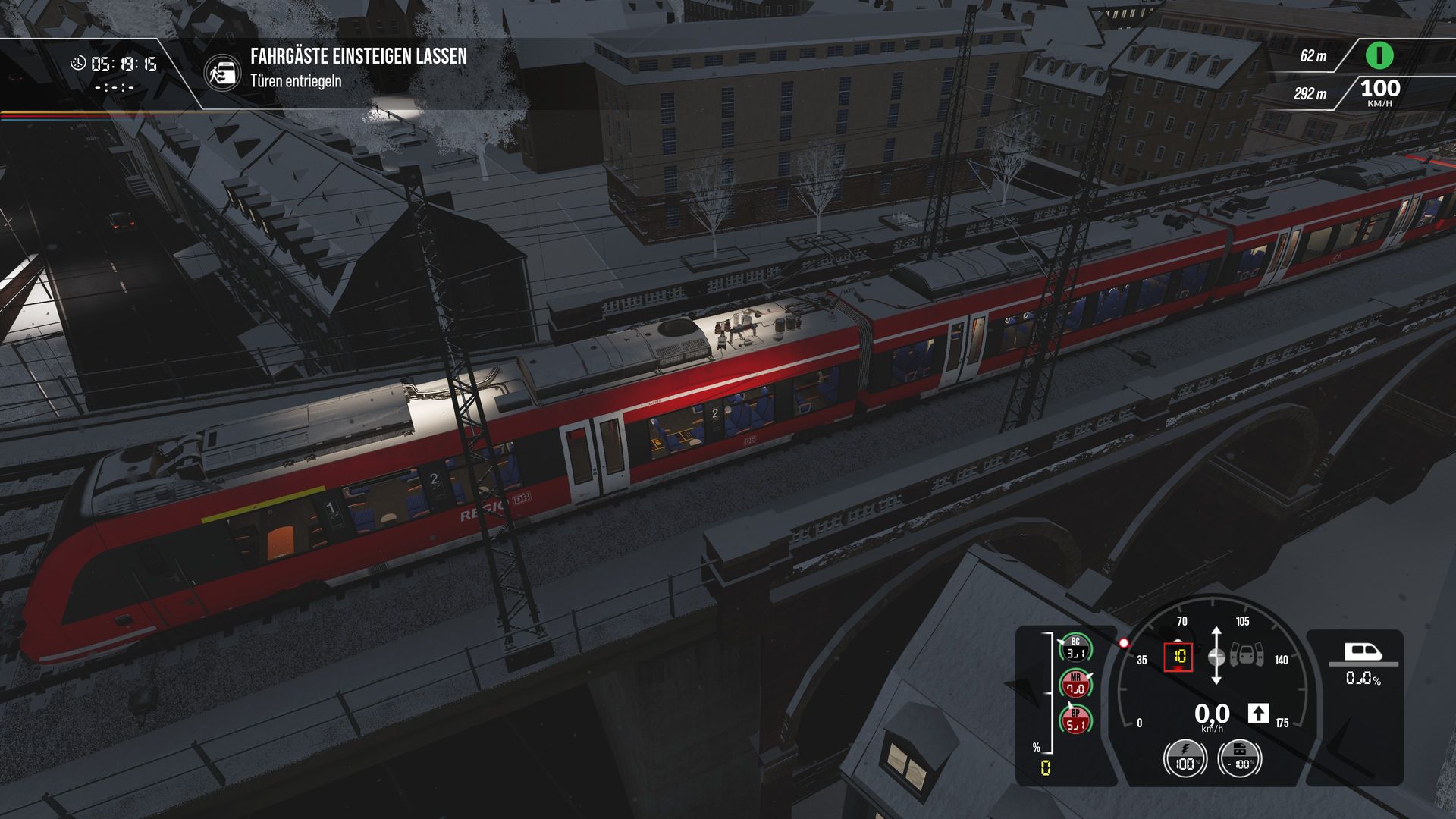Click the brake gauge beside power
The image size is (1456, 819).
1239,758
